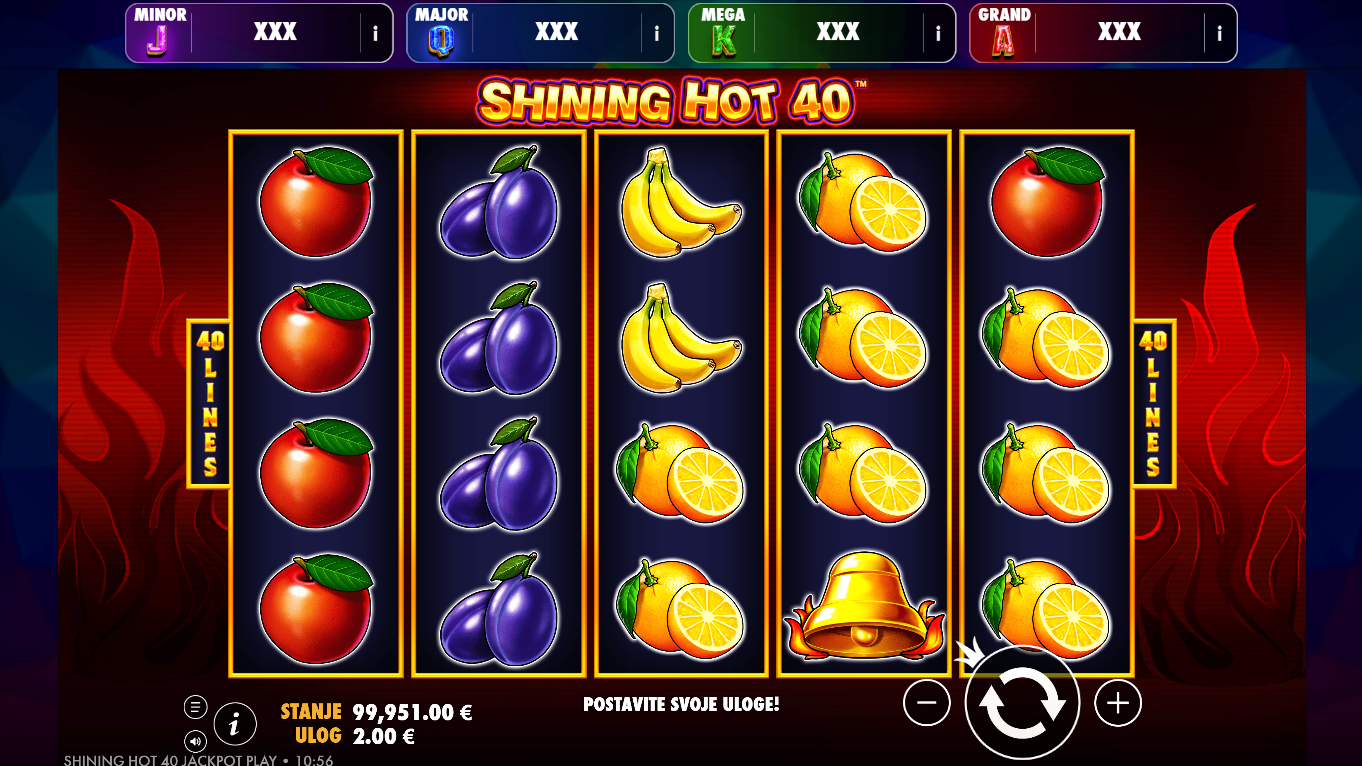Toggle the sound speaker icon
Screen dimensions: 1362x766
click(195, 741)
